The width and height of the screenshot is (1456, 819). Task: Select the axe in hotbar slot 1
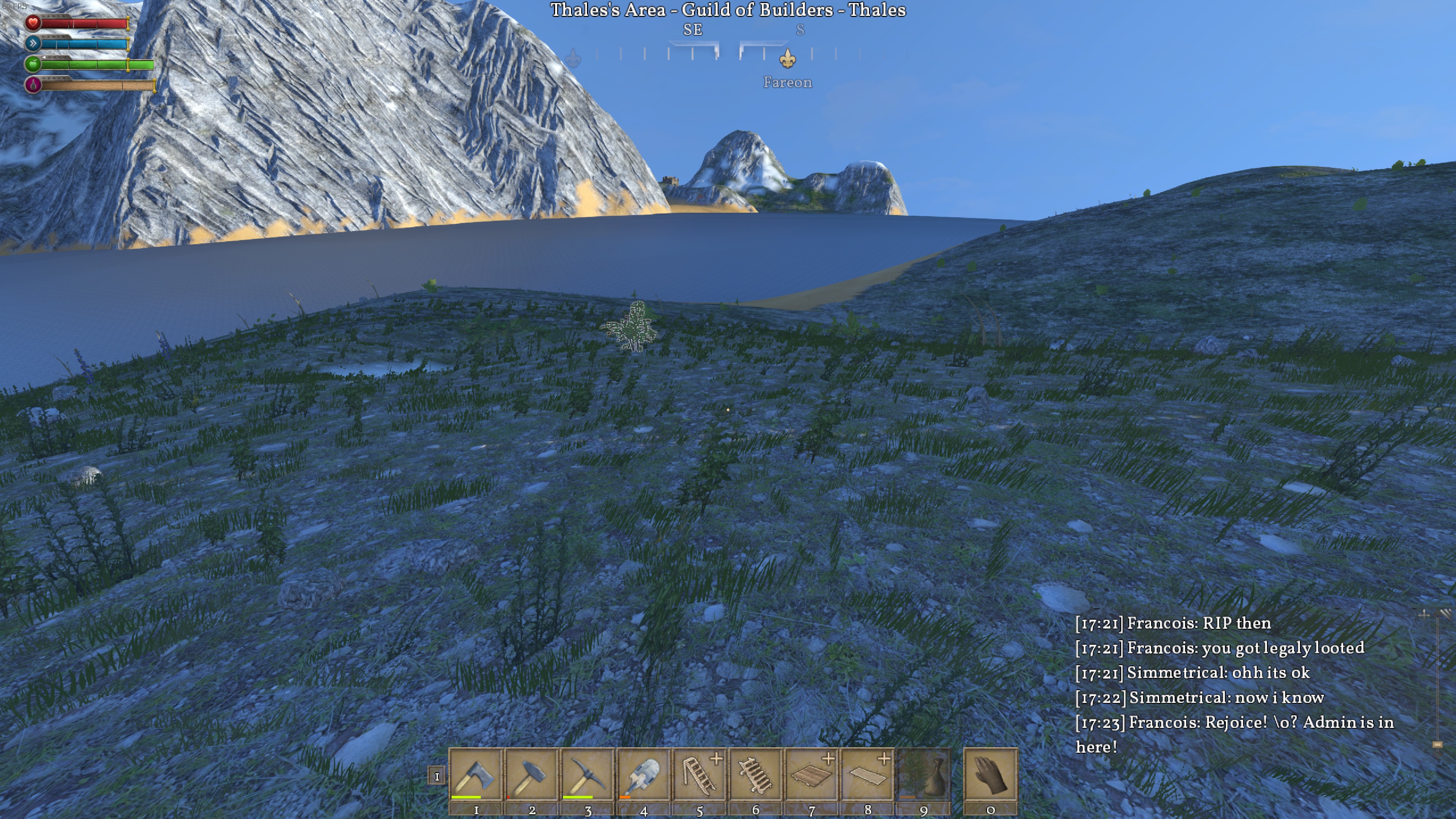(475, 774)
